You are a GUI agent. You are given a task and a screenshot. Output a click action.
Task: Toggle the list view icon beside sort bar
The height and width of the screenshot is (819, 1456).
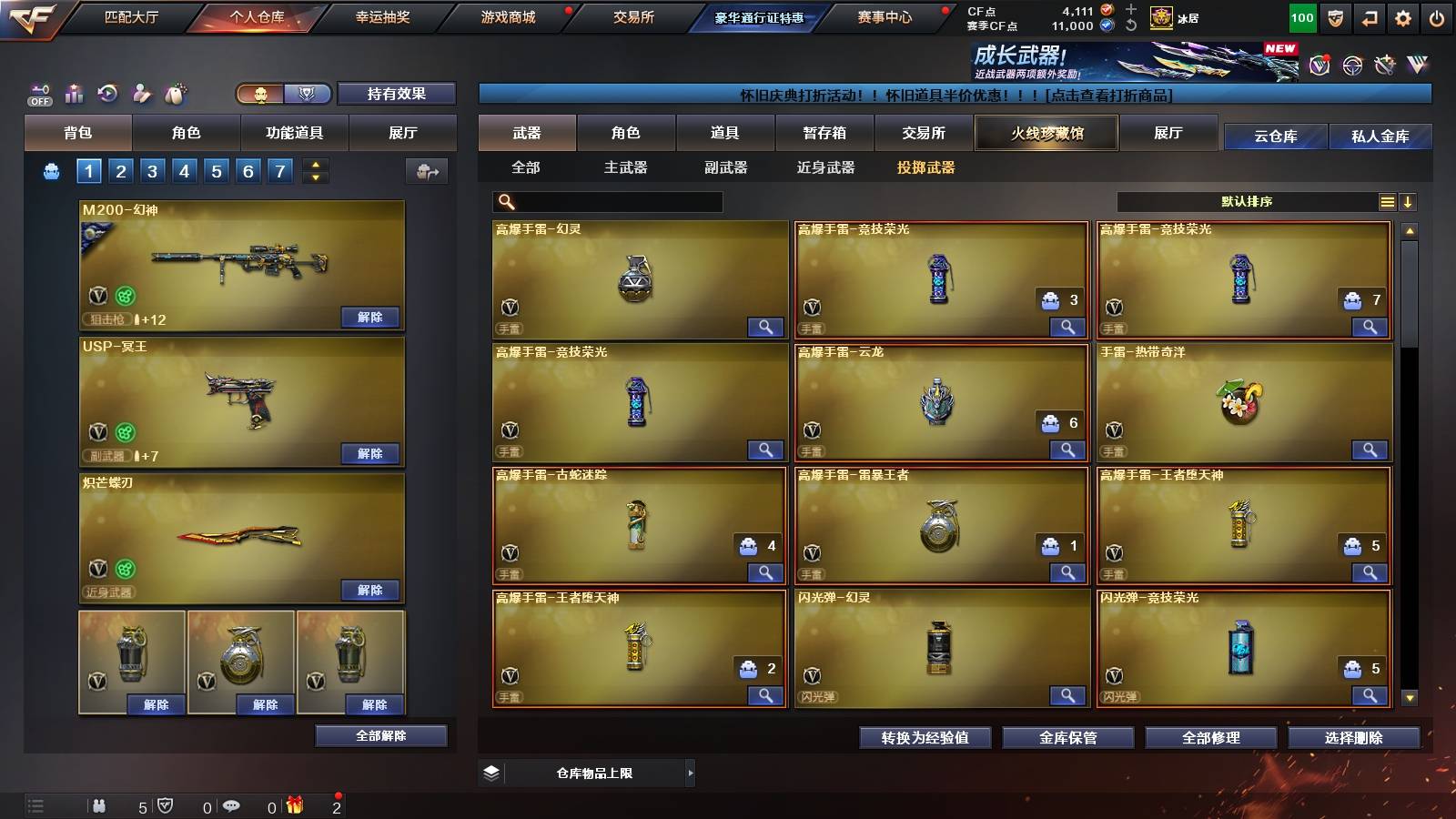click(x=1388, y=201)
